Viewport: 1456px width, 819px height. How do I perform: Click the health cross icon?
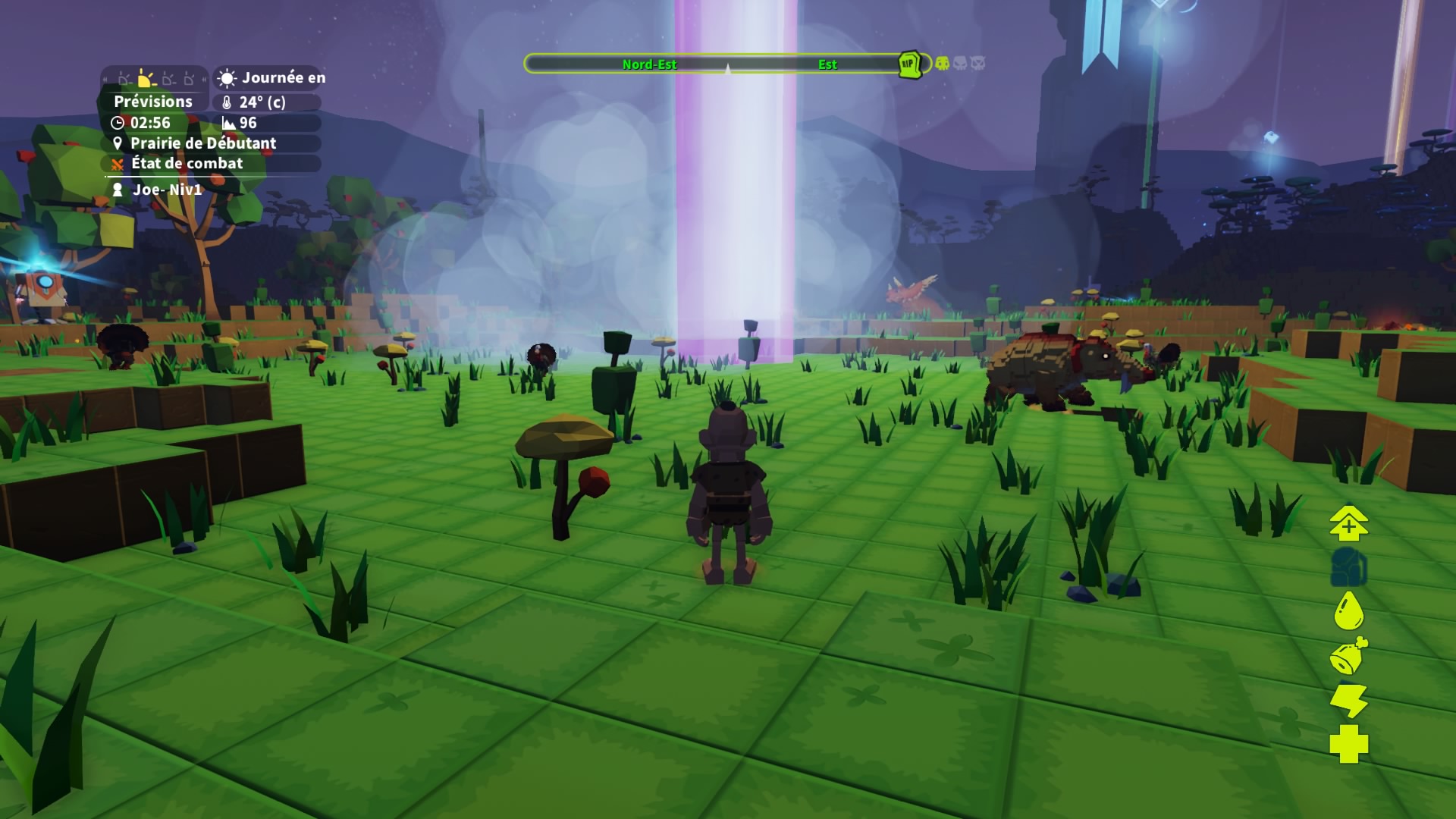pyautogui.click(x=1348, y=744)
